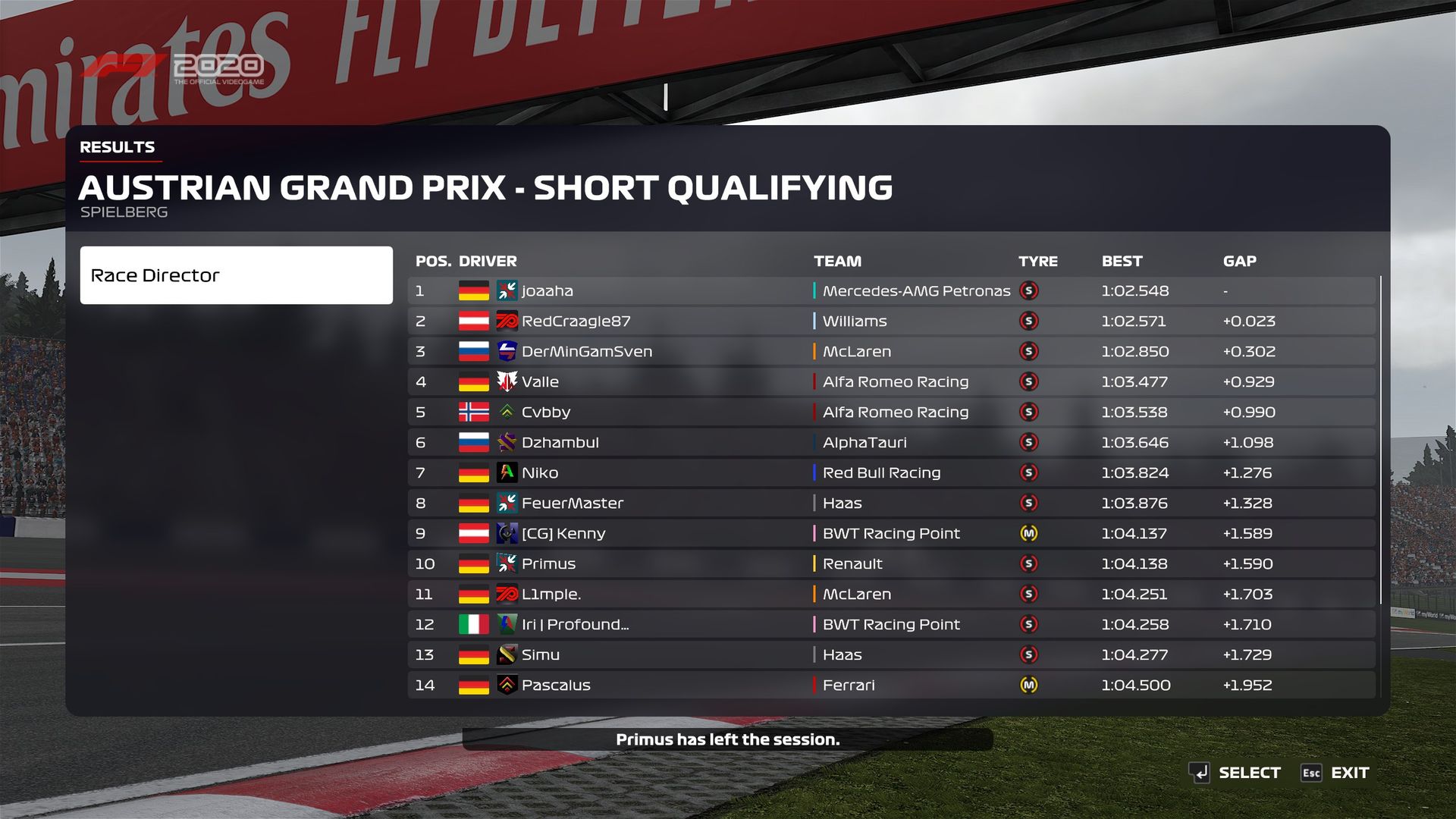Screen dimensions: 1456x819
Task: Open the RESULTS tab
Action: click(118, 147)
